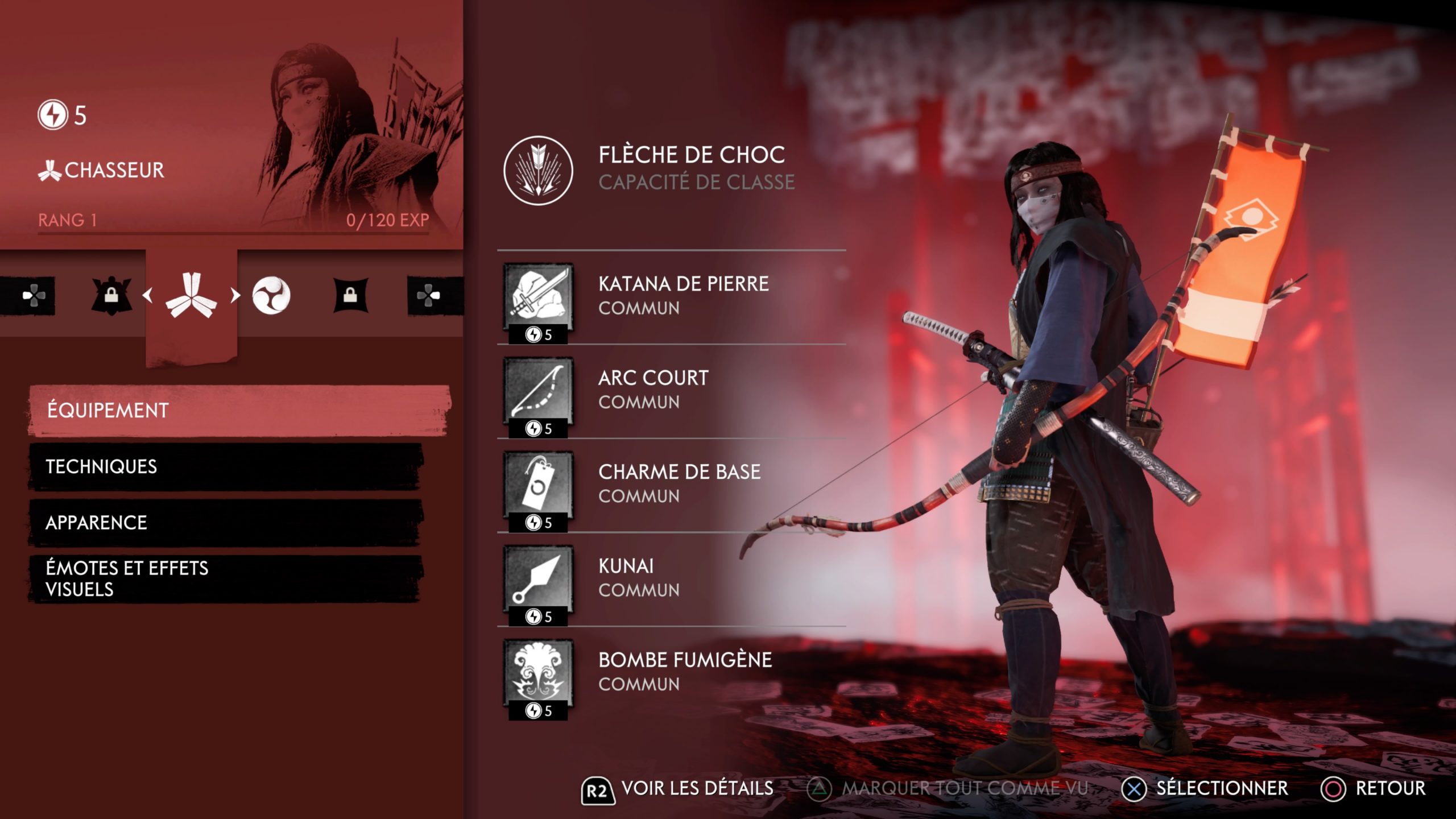Click the left arrow beside class icon
The height and width of the screenshot is (819, 1456).
(x=148, y=295)
